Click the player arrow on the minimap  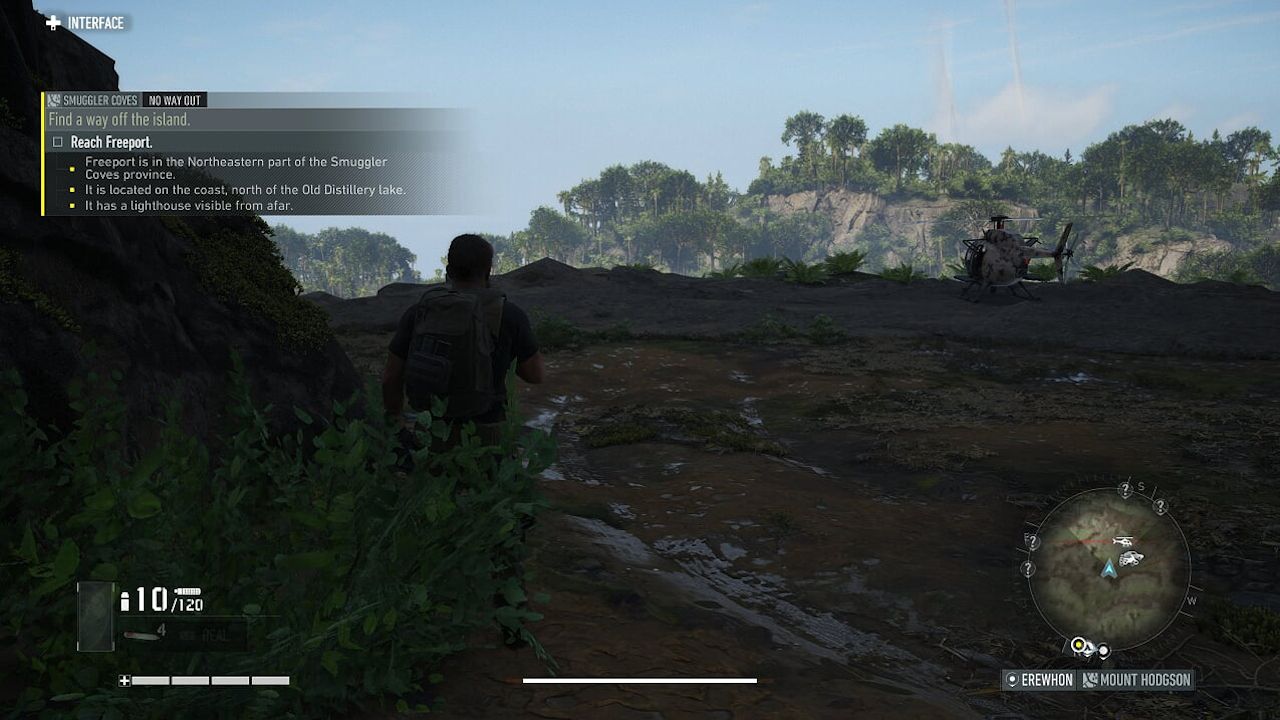click(x=1108, y=571)
